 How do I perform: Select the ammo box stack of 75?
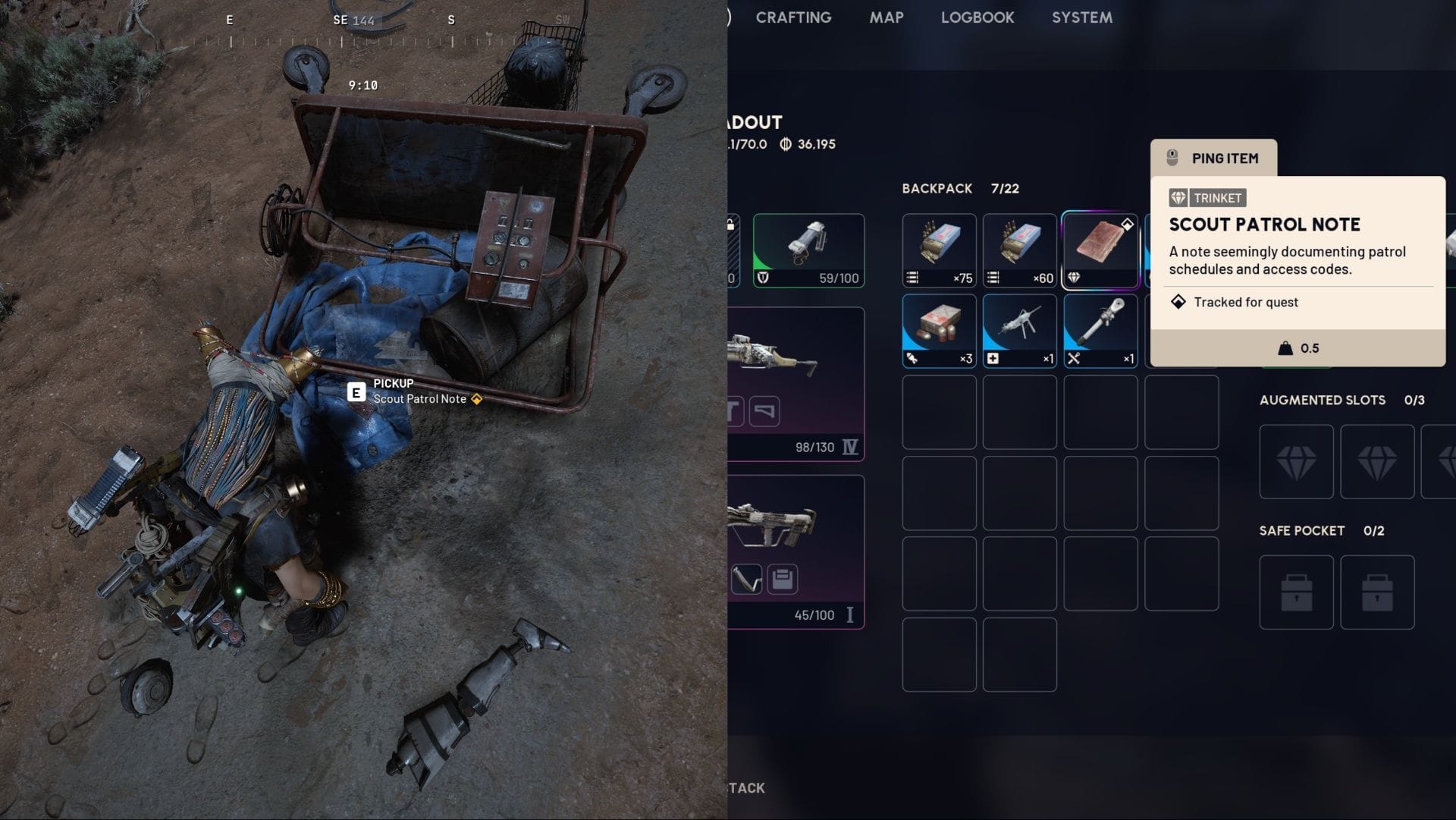939,250
